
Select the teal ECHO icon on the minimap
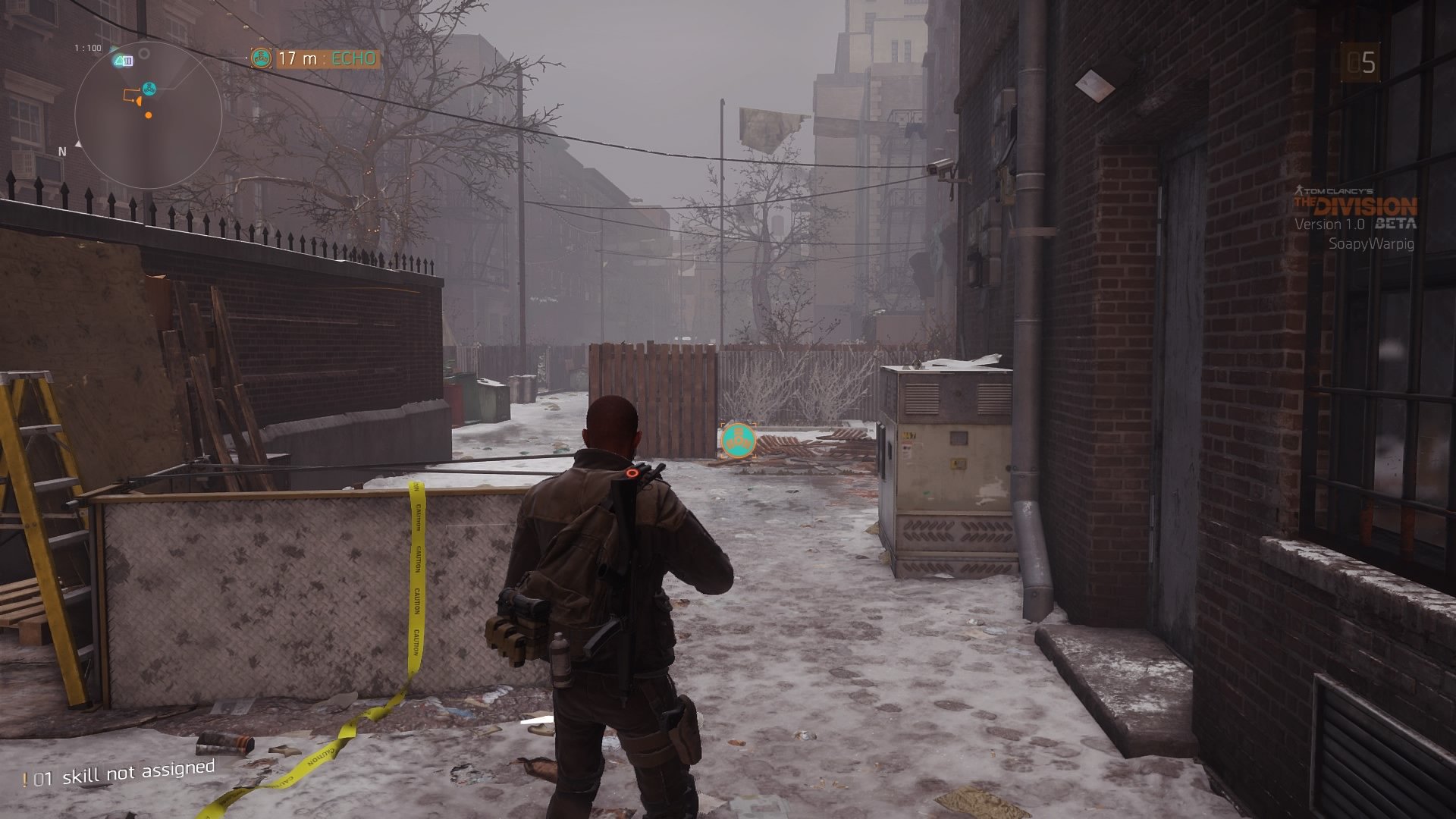149,89
